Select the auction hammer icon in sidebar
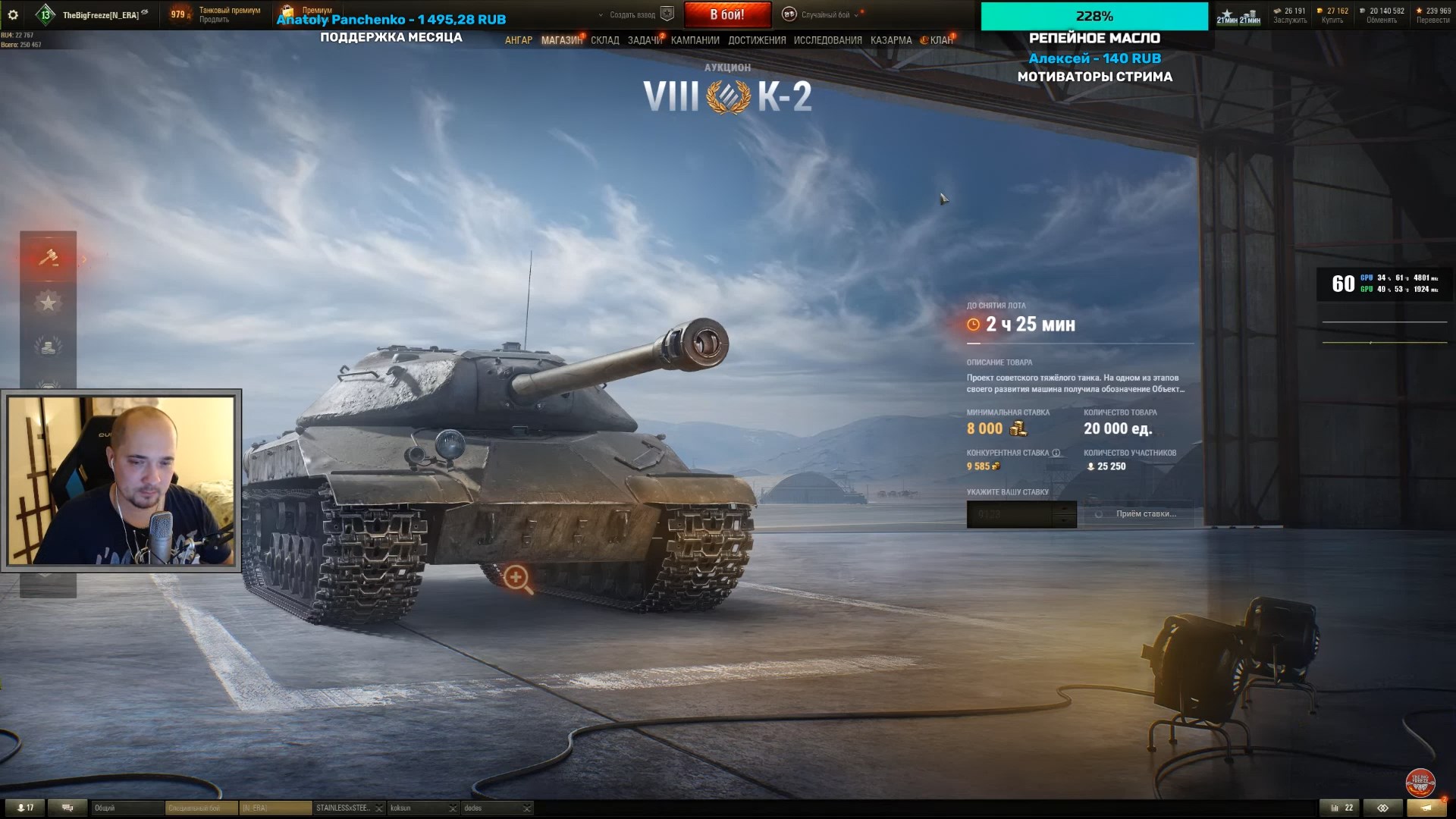Viewport: 1456px width, 819px height. pyautogui.click(x=49, y=258)
